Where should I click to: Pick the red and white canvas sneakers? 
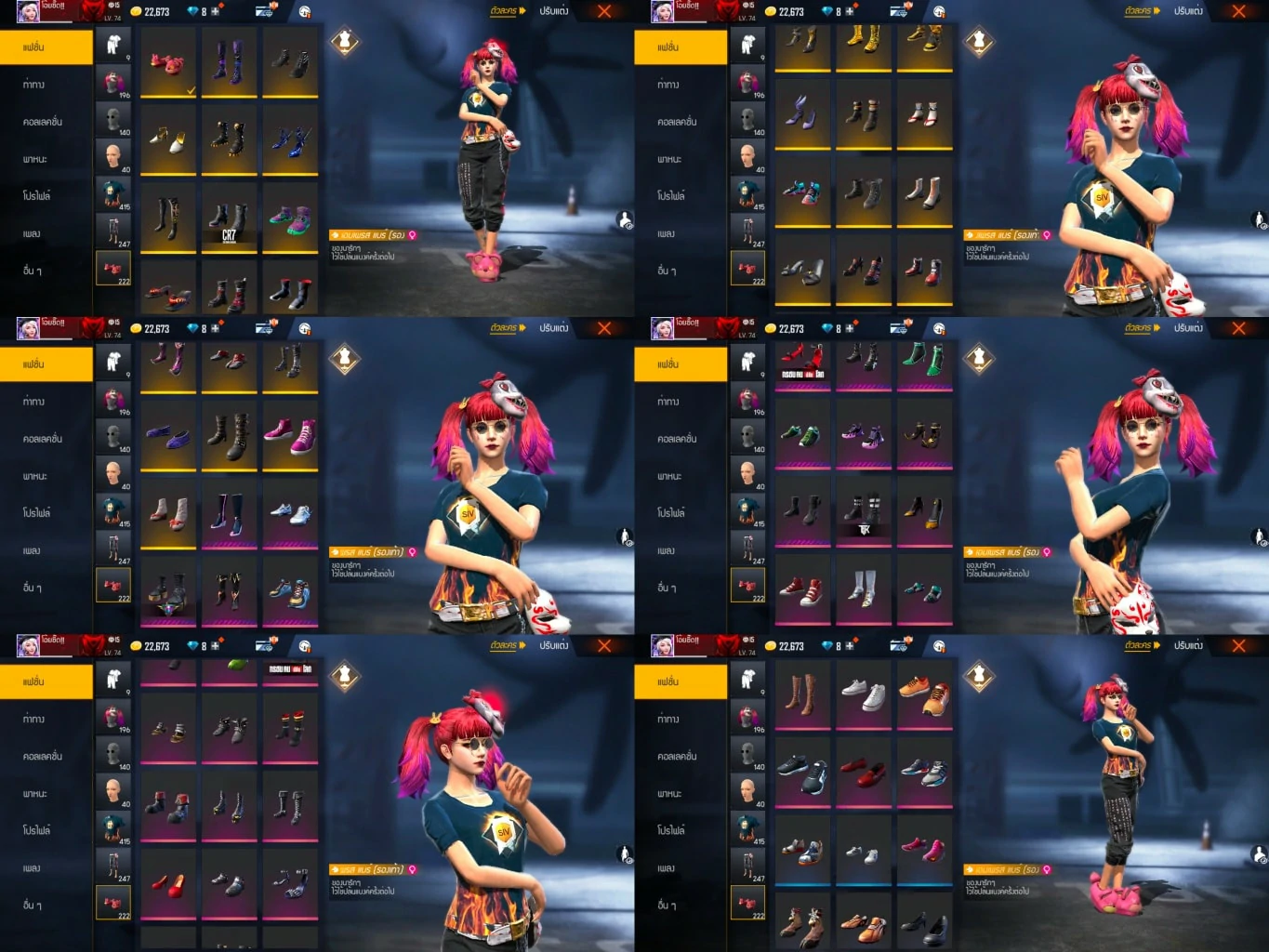pos(802,590)
